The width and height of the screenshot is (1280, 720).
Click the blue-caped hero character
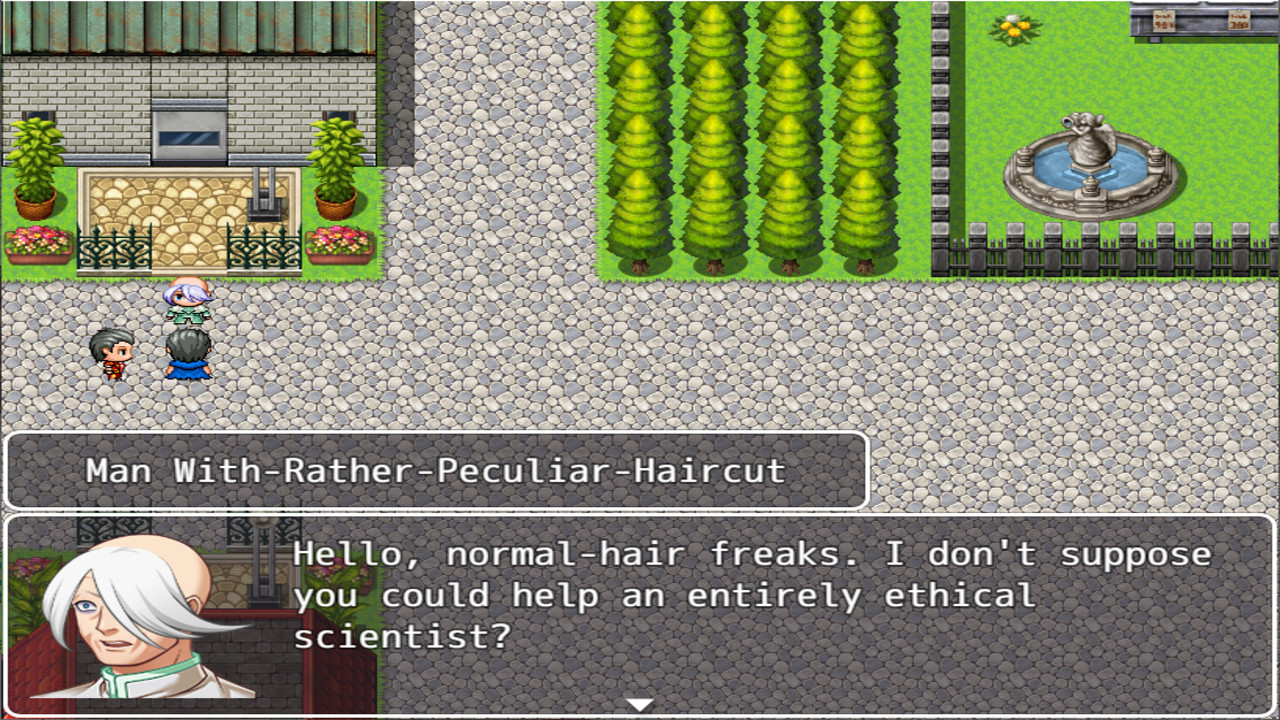coord(188,355)
